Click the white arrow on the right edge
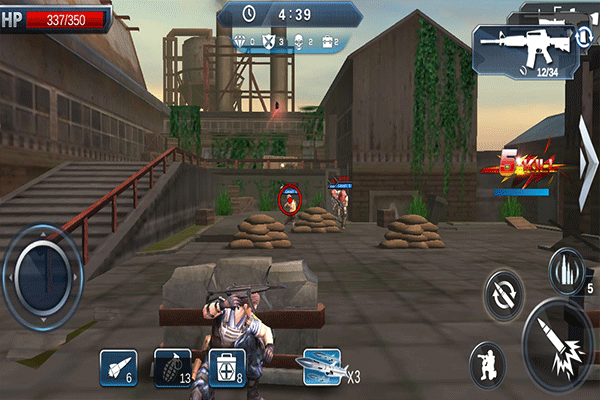Image resolution: width=600 pixels, height=400 pixels. tap(588, 163)
